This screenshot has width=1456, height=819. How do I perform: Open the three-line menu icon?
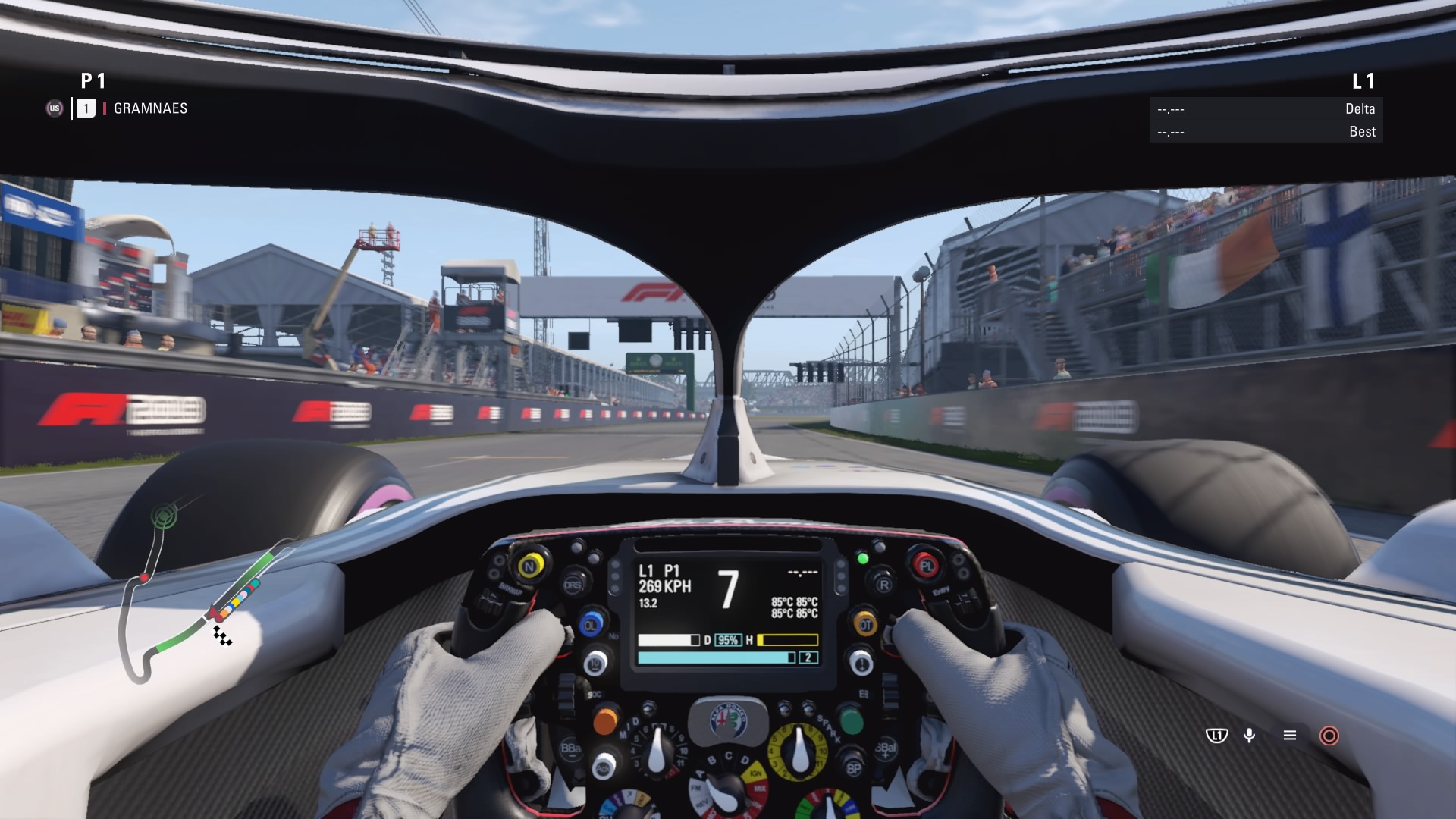1289,736
